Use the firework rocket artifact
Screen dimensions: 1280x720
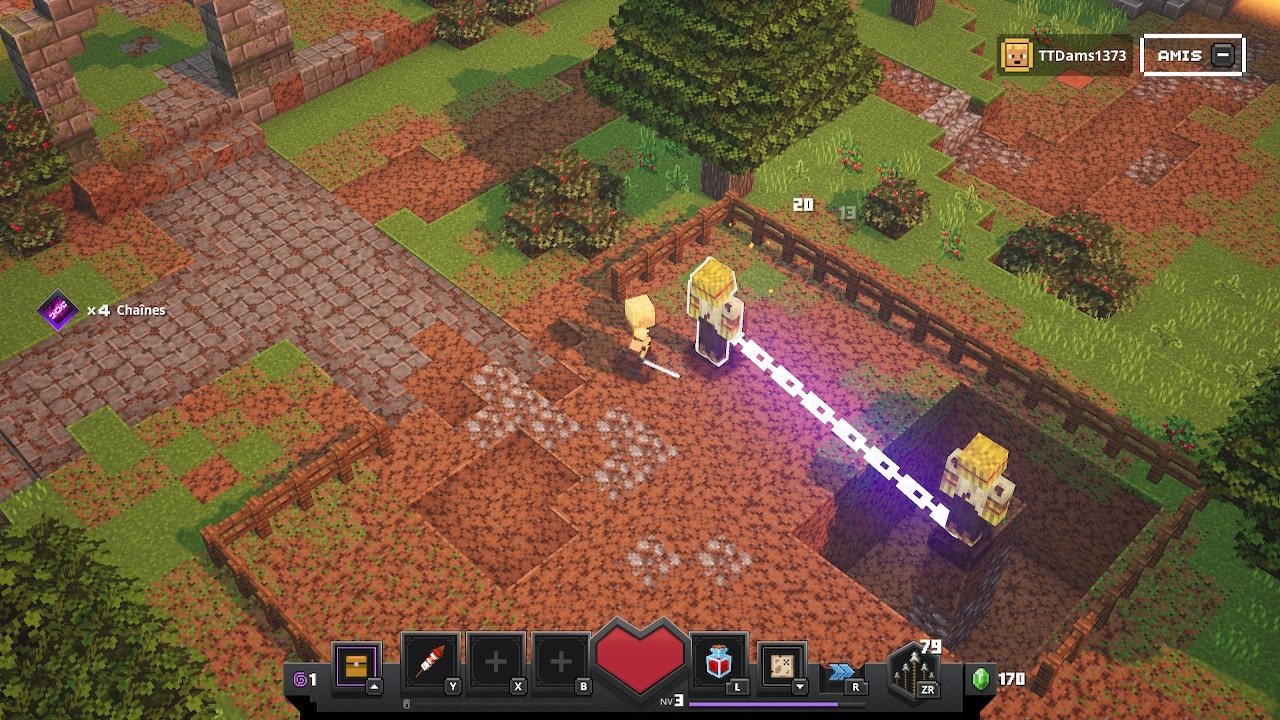pos(430,662)
